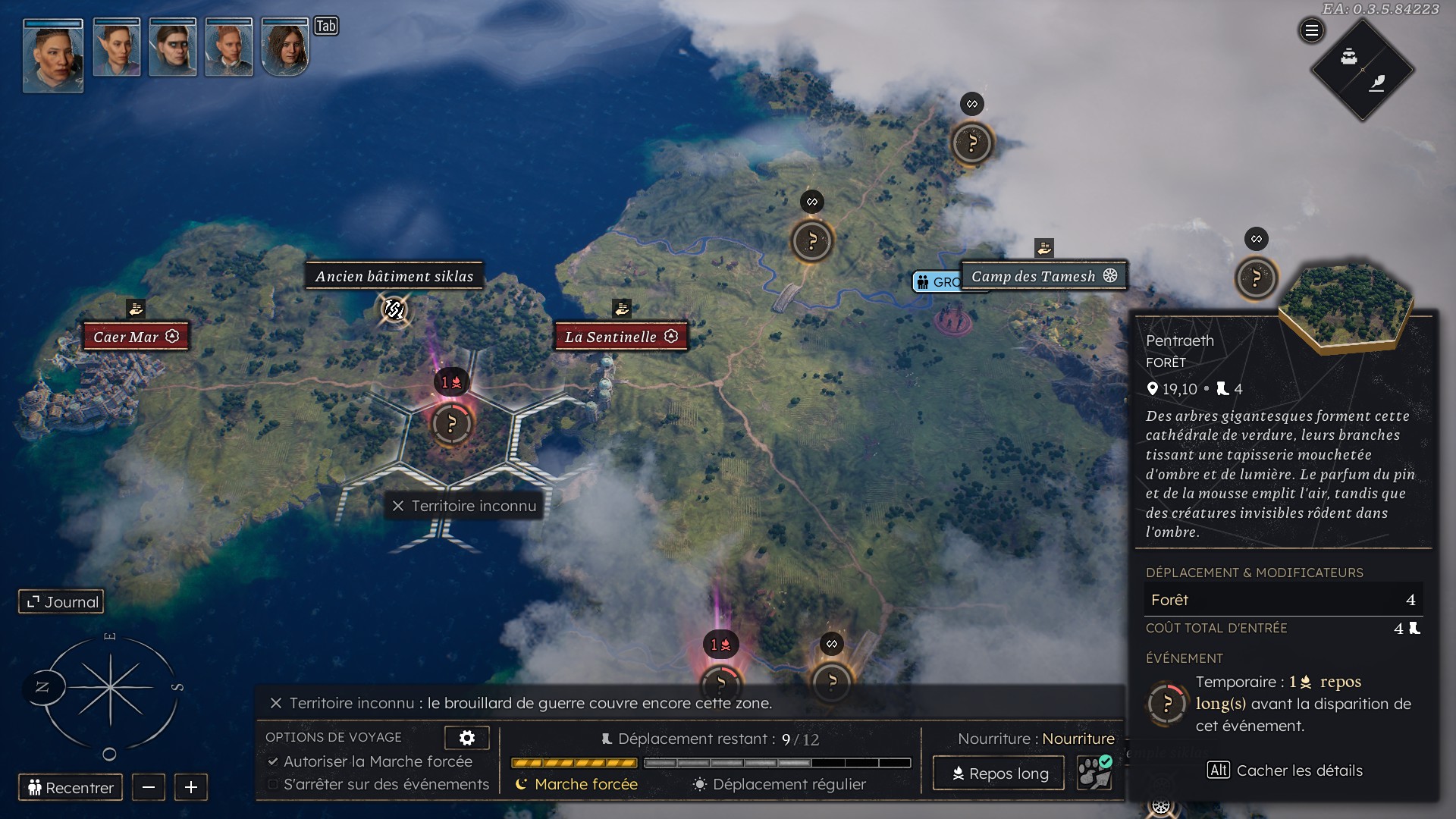Open the Journal panel

tap(61, 602)
